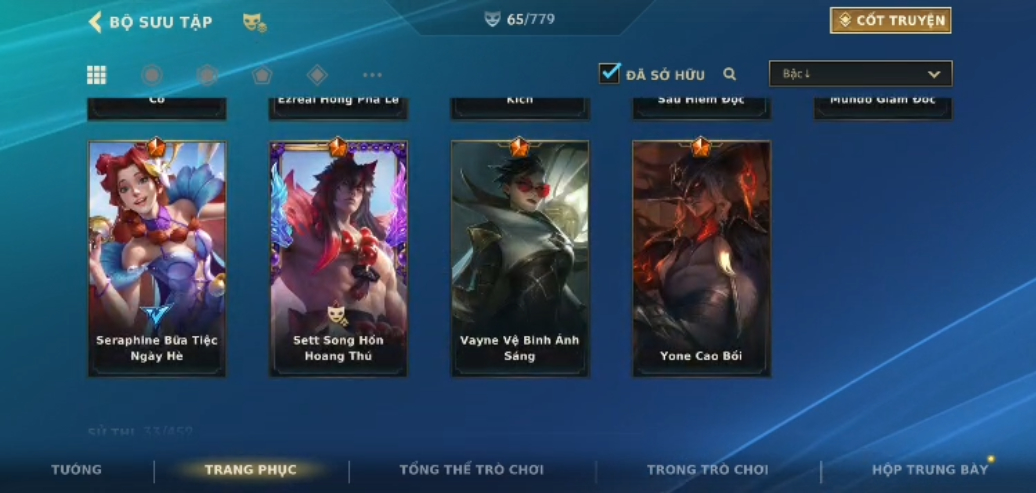Open the Bậc sort dropdown
Viewport: 1036px width, 493px height.
tap(860, 74)
